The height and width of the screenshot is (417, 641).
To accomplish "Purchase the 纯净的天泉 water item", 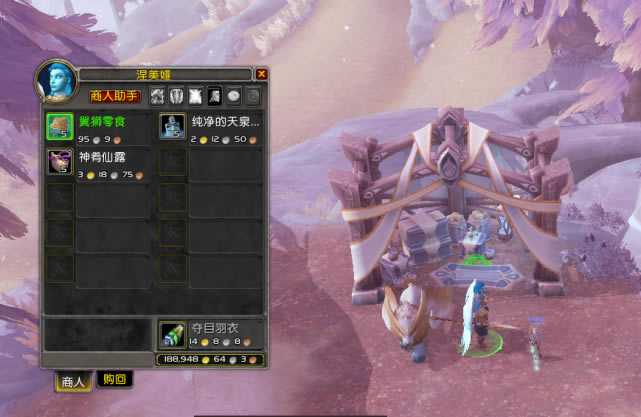I will 172,126.
